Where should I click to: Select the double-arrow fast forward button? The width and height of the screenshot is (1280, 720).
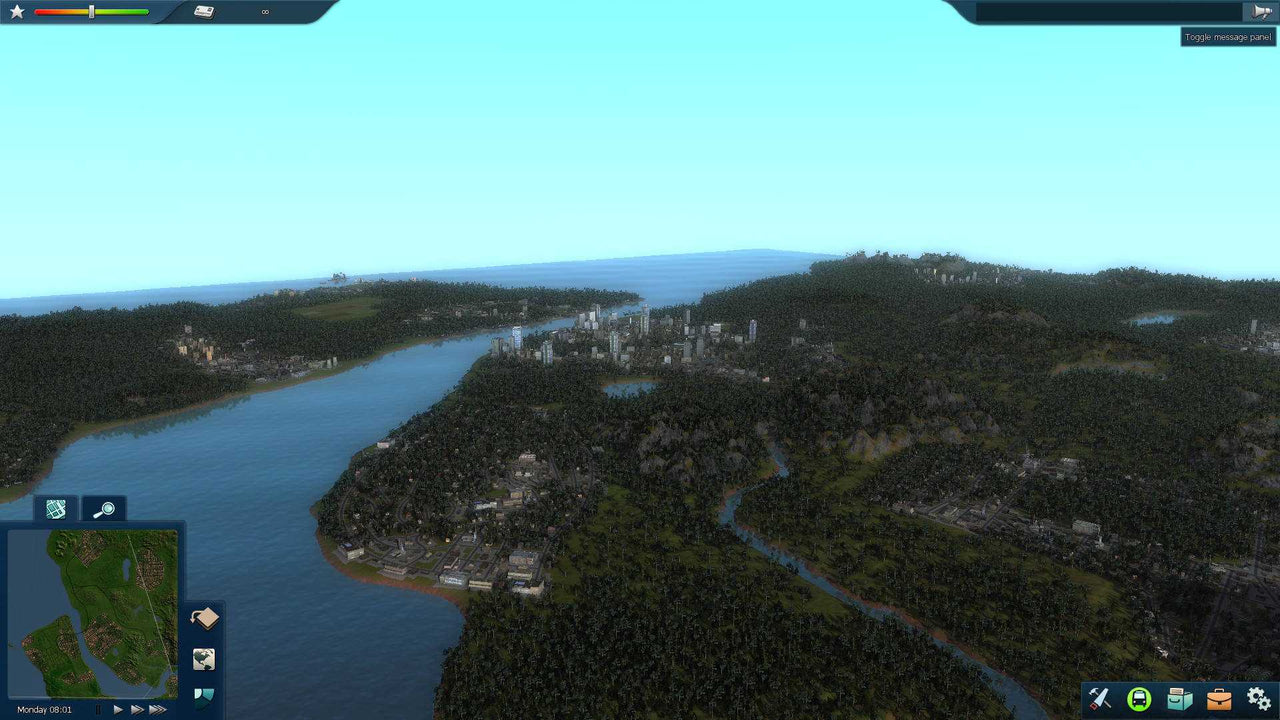point(136,709)
